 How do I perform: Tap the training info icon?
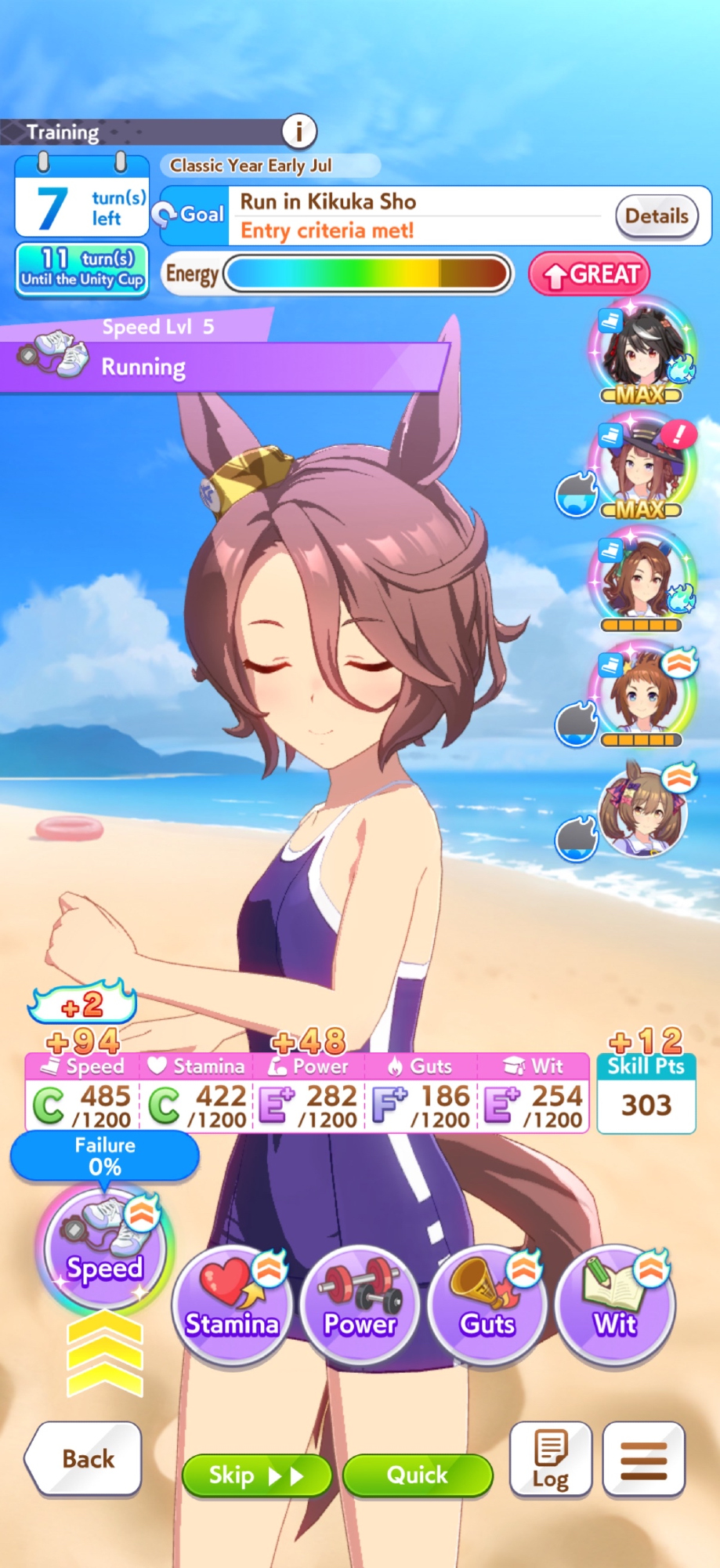pyautogui.click(x=298, y=131)
